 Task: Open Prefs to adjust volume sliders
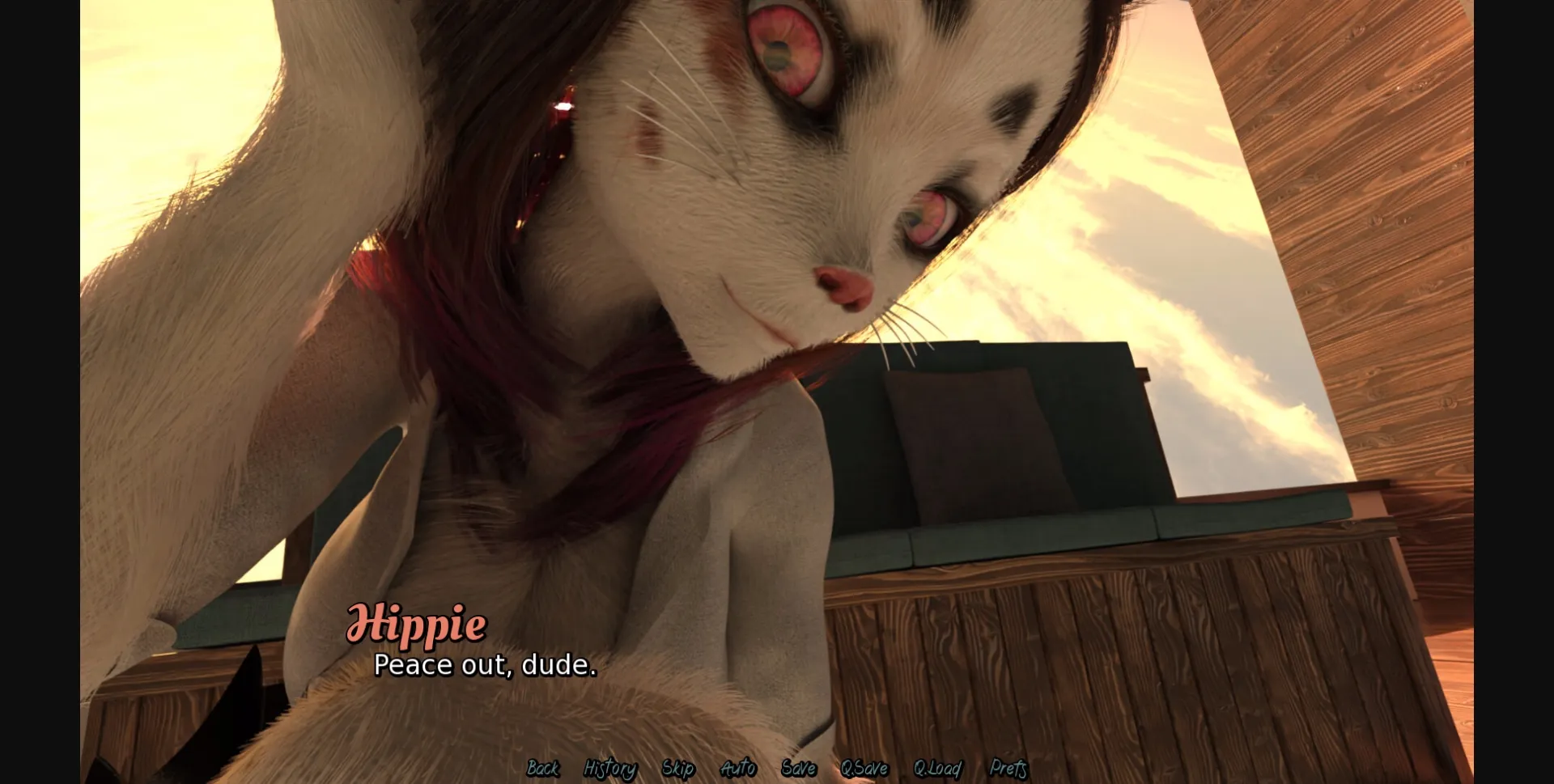tap(1008, 769)
